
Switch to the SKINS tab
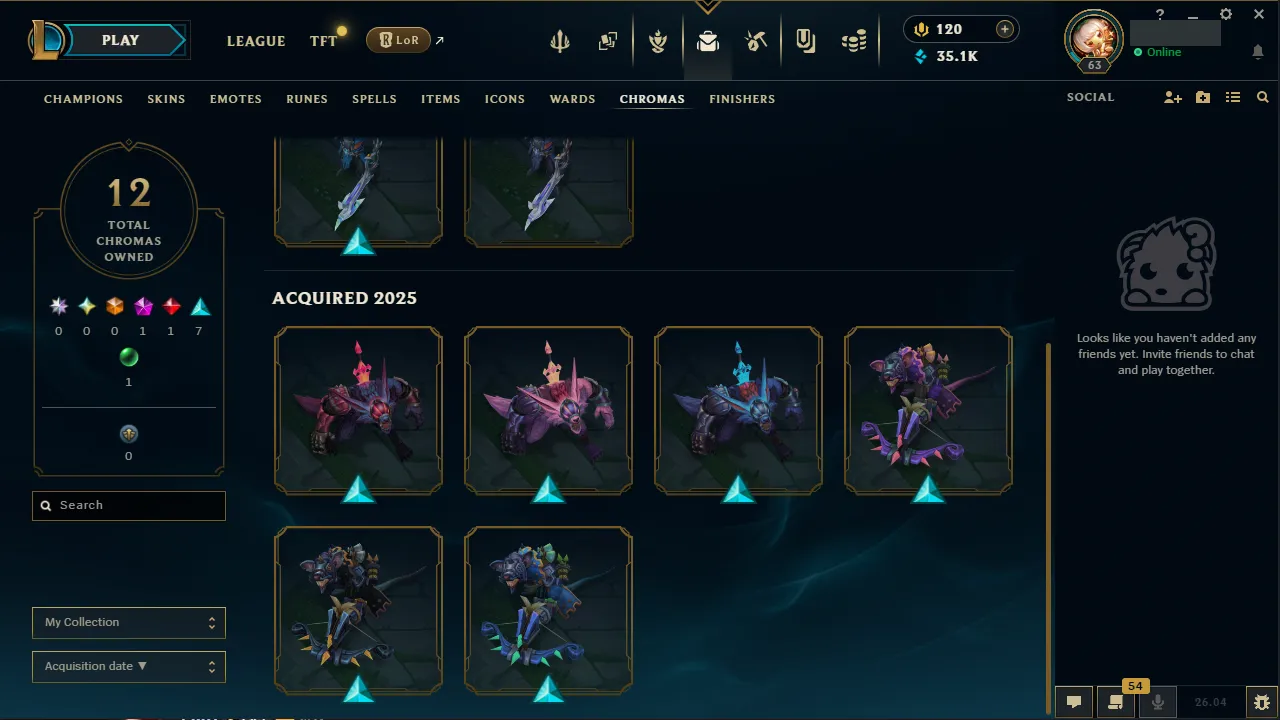point(166,99)
